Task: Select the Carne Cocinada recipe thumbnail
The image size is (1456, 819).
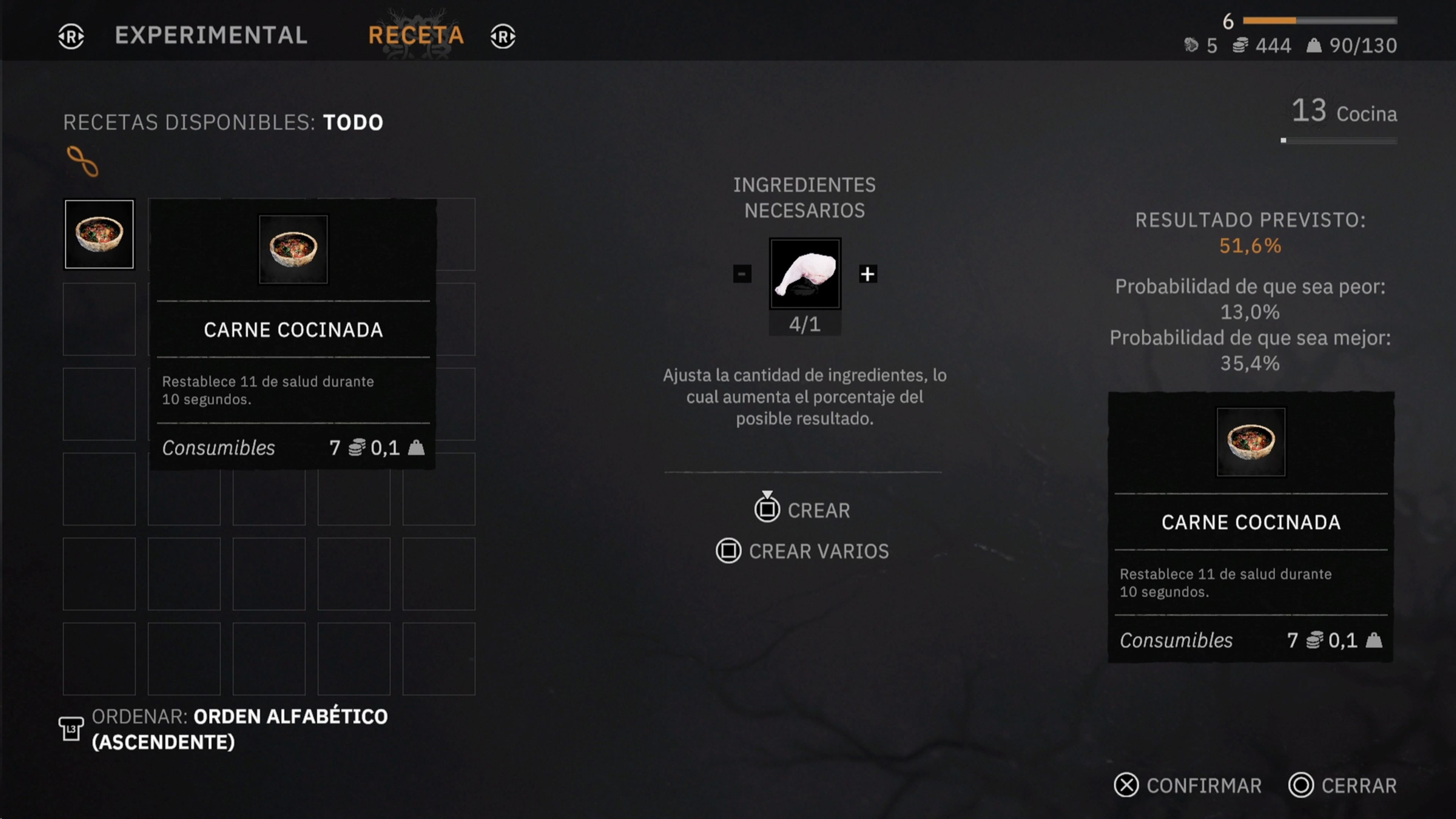Action: point(99,234)
